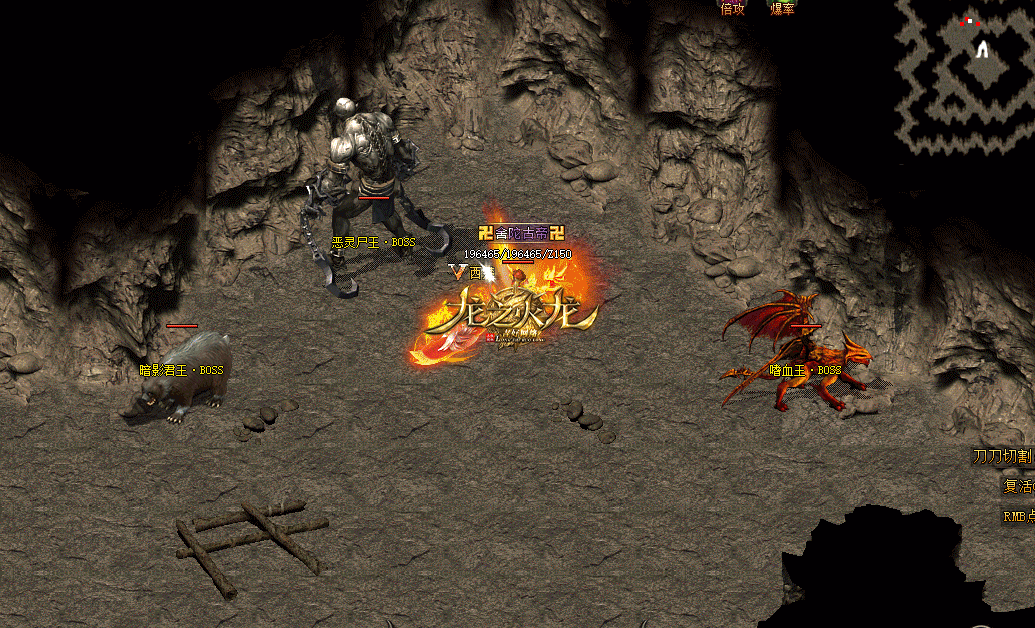Open the 爆率 drop rate icon

pyautogui.click(x=783, y=9)
